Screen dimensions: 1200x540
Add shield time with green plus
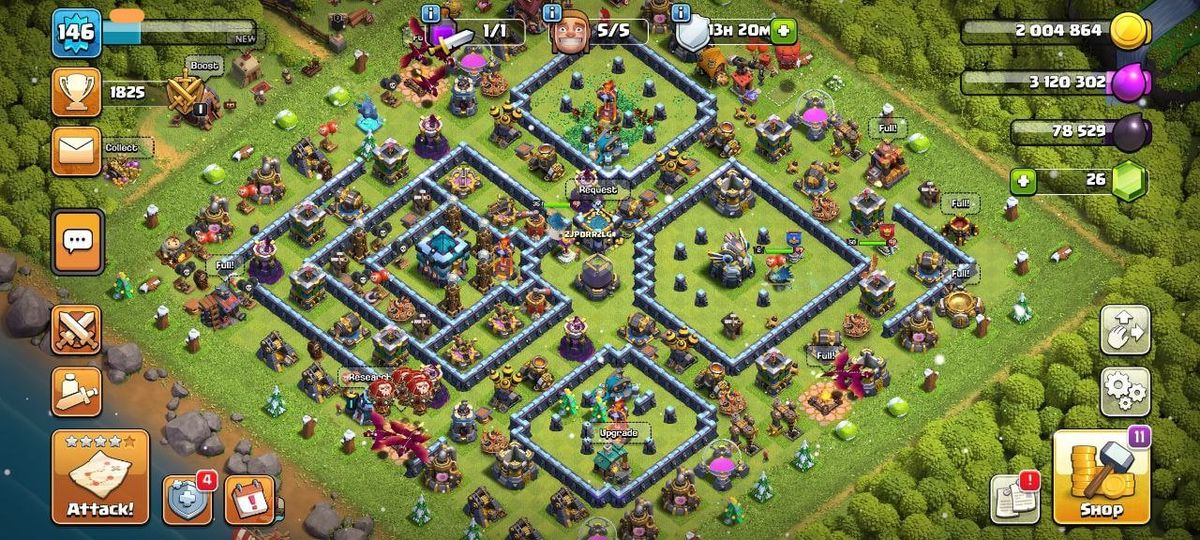point(783,30)
